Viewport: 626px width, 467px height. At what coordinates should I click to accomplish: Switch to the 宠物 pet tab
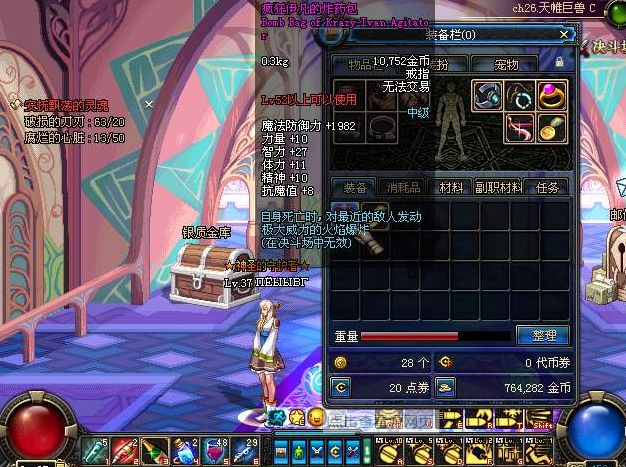pyautogui.click(x=506, y=64)
